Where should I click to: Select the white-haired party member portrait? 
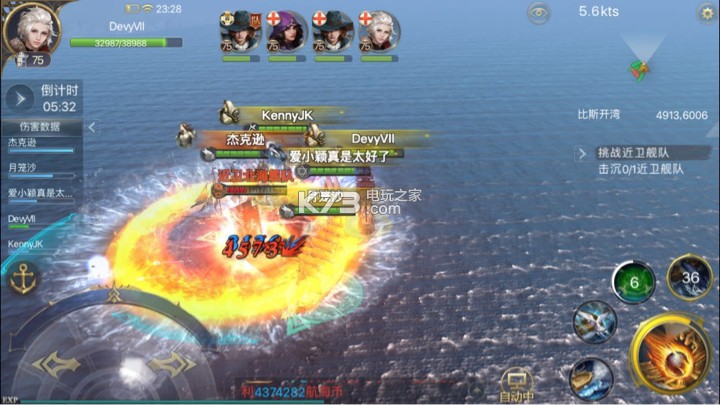[x=378, y=32]
